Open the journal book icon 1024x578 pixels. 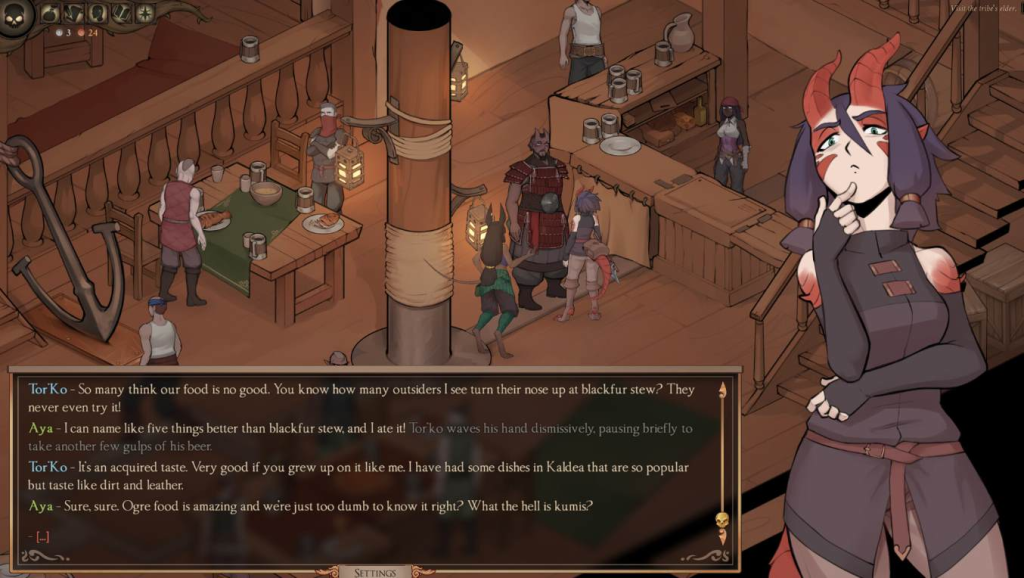[122, 14]
